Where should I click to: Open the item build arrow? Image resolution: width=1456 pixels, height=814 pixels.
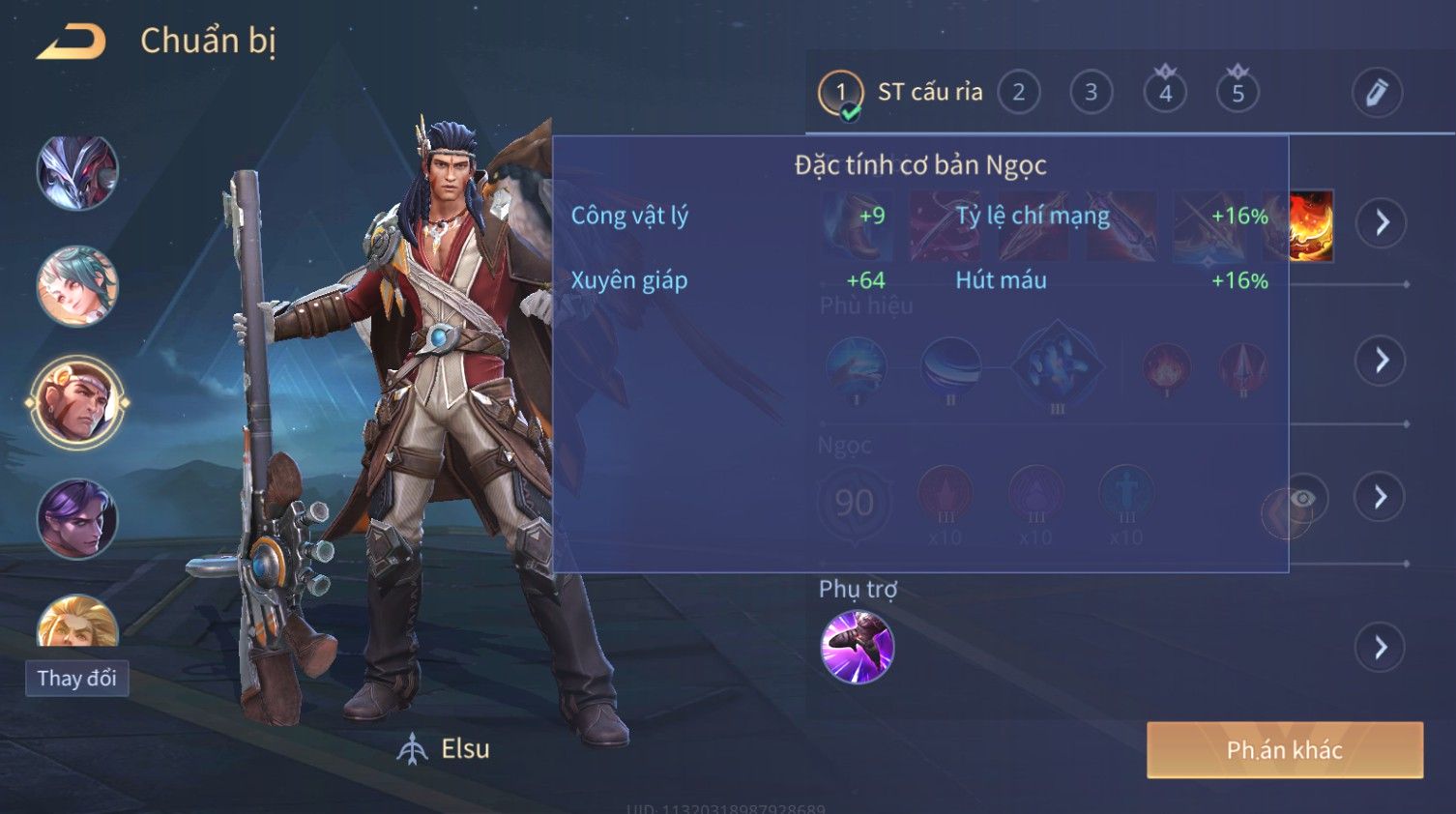point(1381,223)
